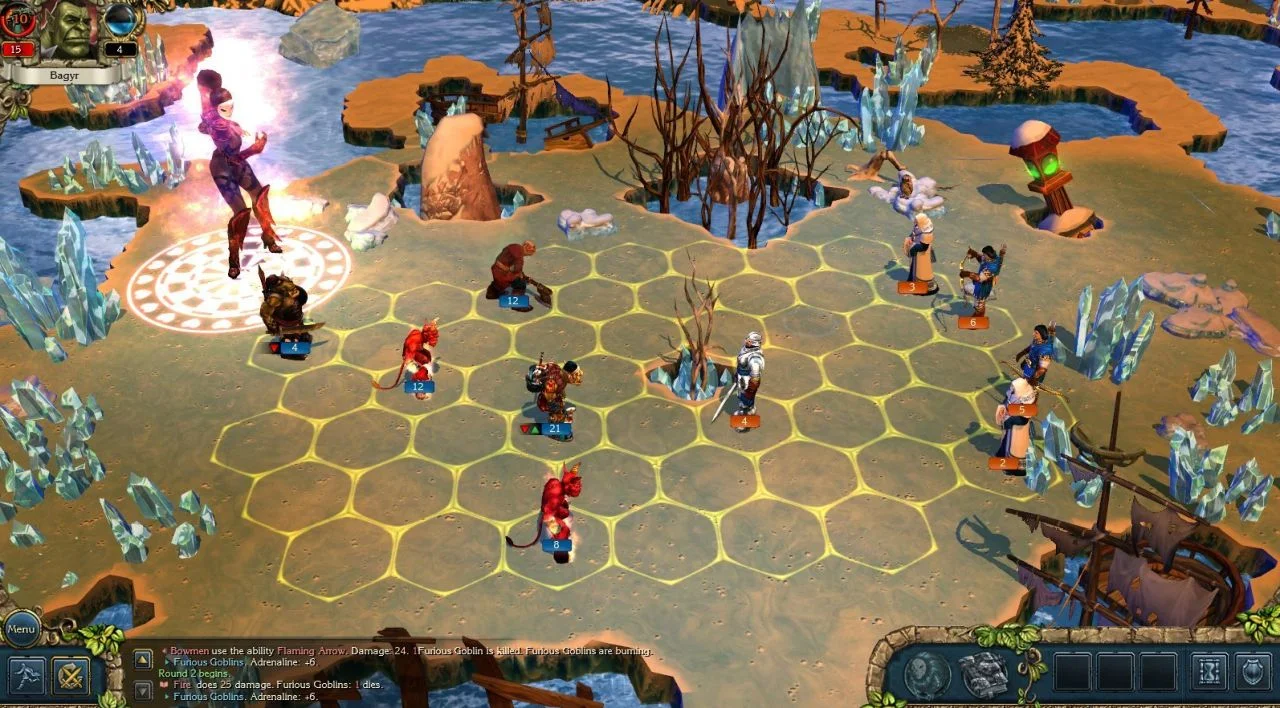1280x708 pixels.
Task: Select the enemy bowmen stack of 6
Action: point(982,282)
